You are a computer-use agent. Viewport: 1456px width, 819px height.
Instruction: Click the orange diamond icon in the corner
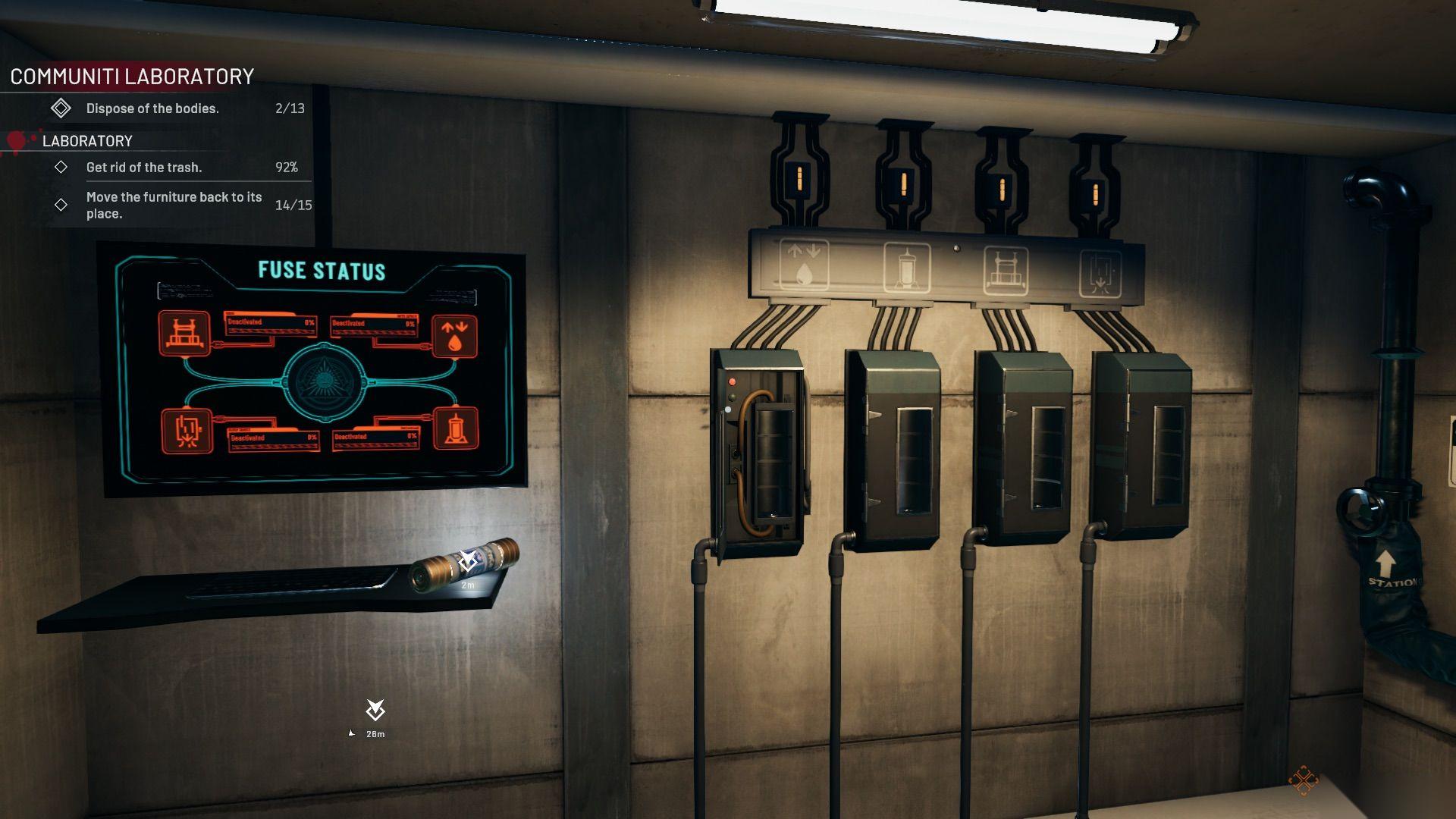pyautogui.click(x=1302, y=780)
